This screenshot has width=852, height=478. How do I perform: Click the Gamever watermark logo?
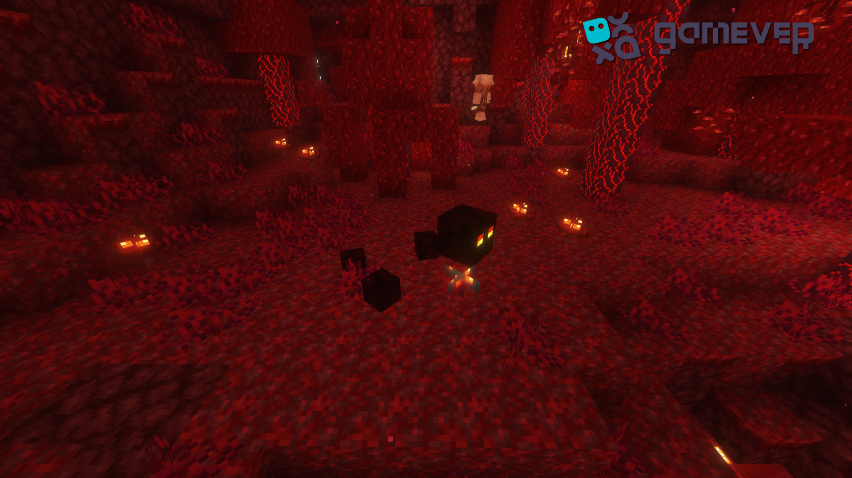point(697,36)
